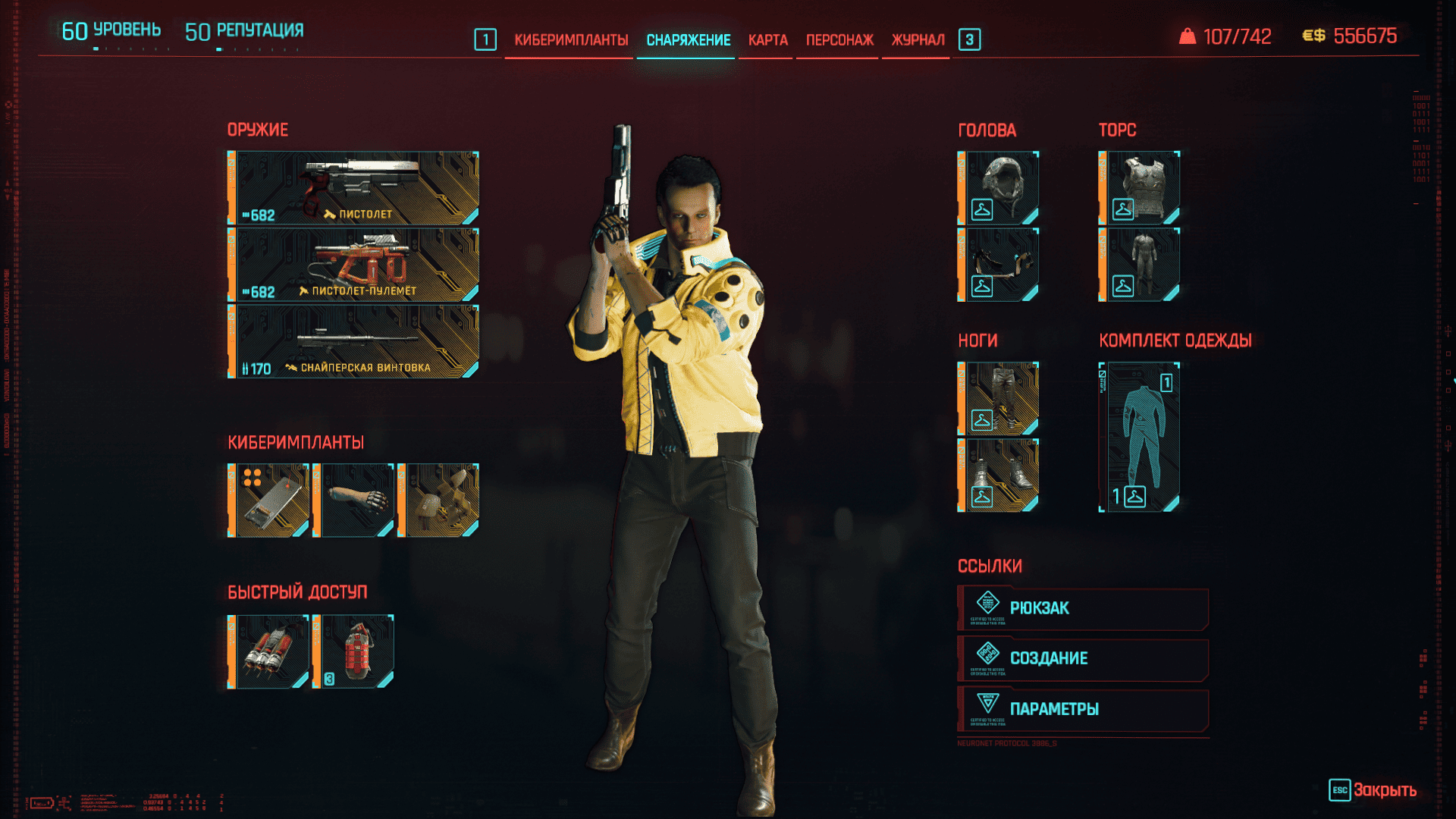Open the Создание crafting link
This screenshot has height=819, width=1456.
pos(1083,659)
